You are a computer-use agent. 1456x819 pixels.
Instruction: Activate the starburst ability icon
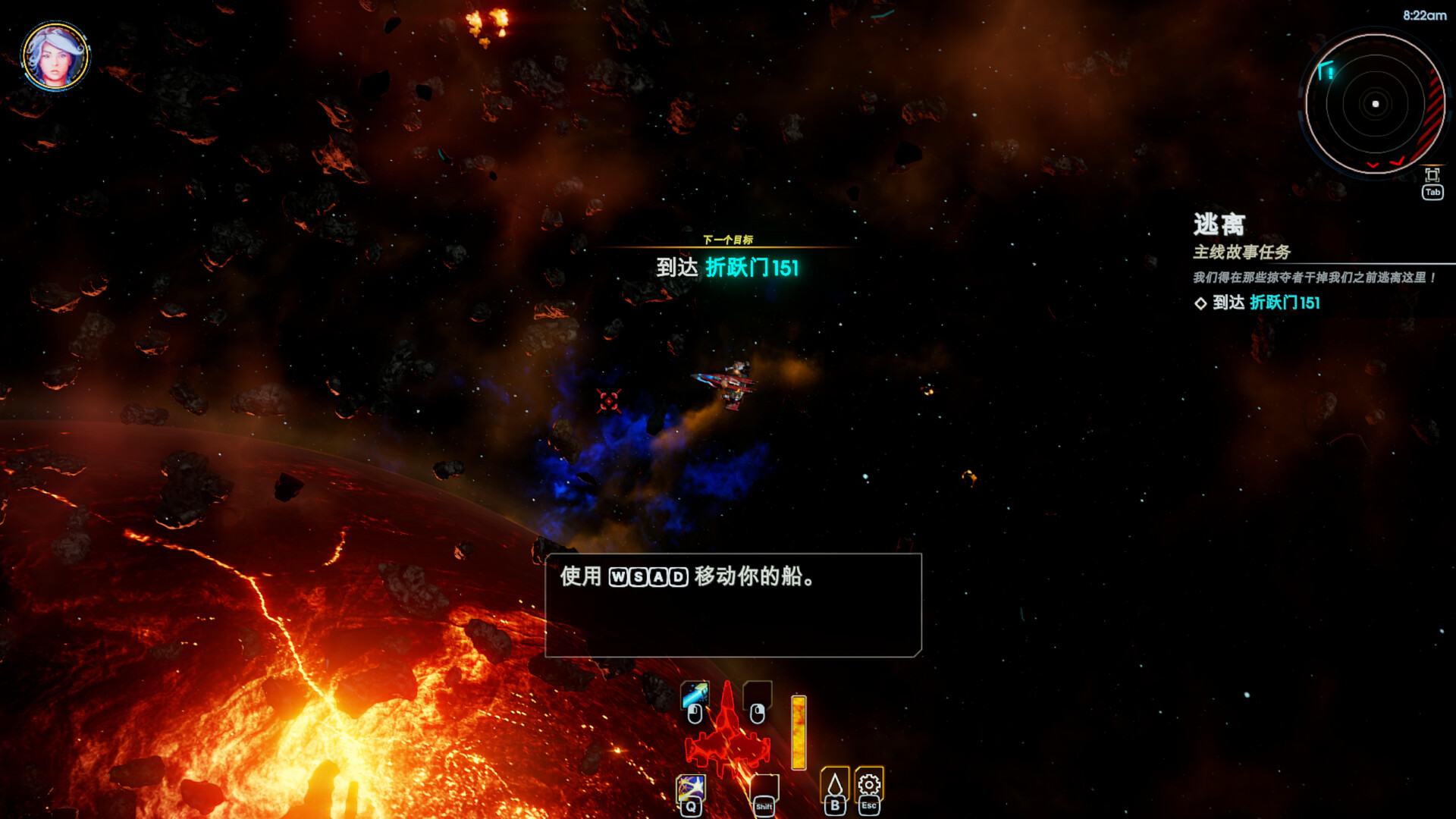pos(691,788)
